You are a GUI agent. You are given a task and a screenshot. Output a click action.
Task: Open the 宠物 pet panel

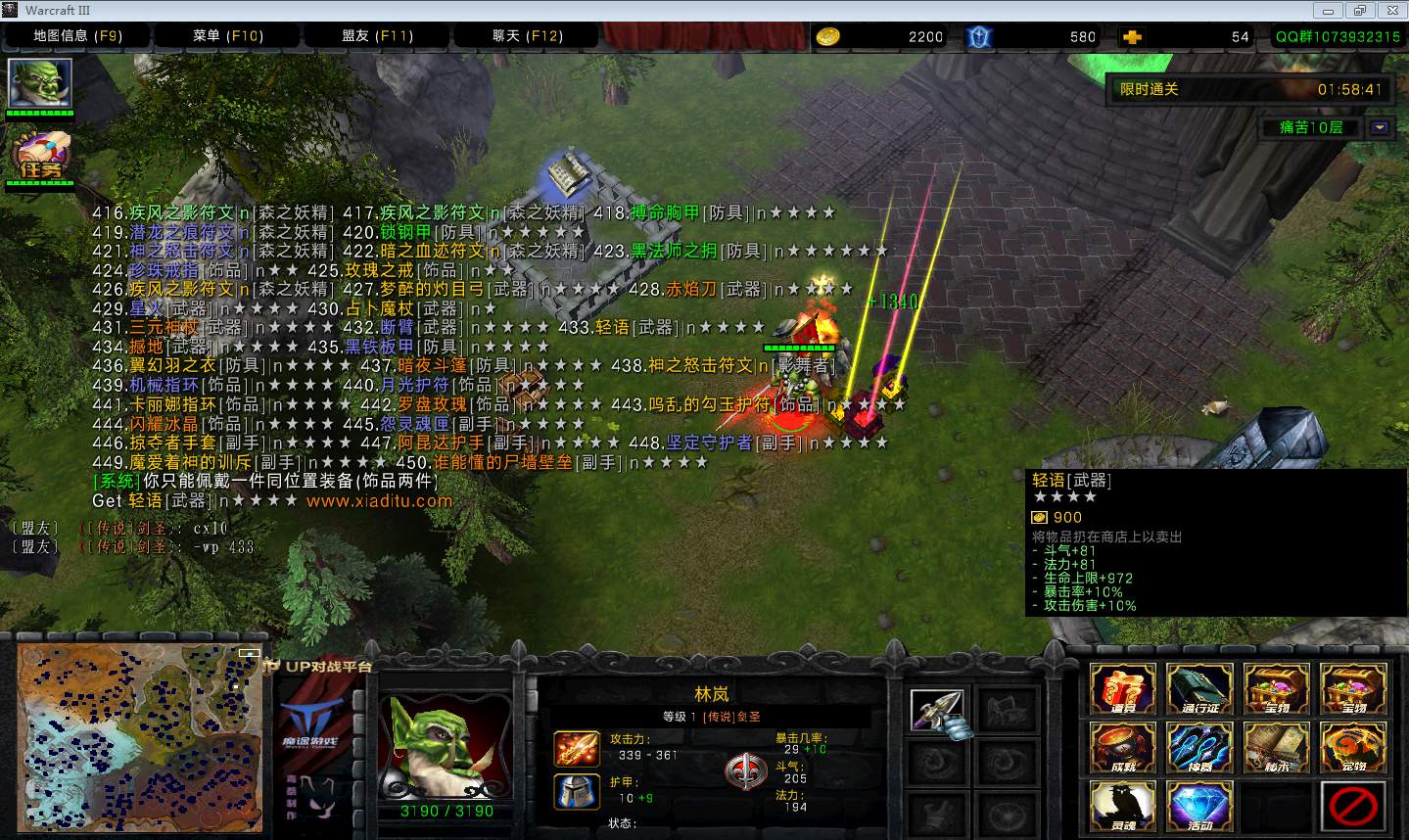(1353, 747)
